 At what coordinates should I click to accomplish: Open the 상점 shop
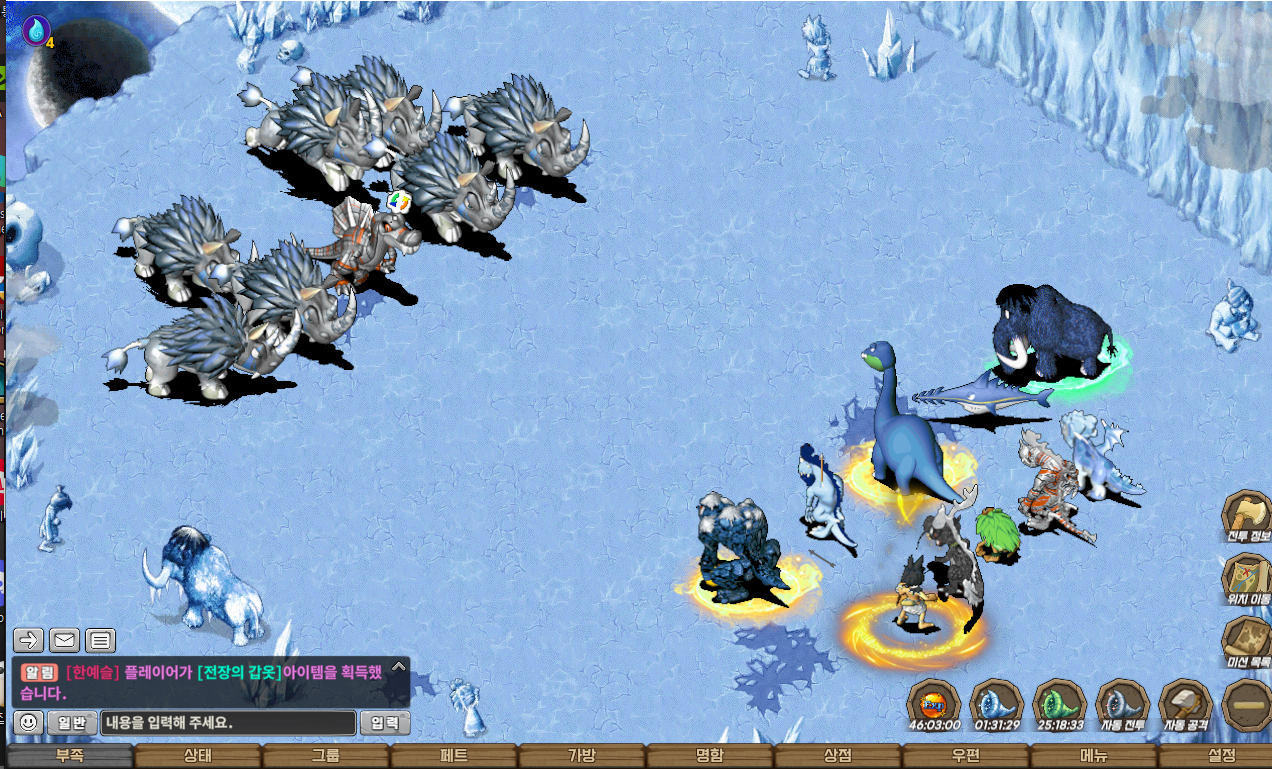point(838,756)
